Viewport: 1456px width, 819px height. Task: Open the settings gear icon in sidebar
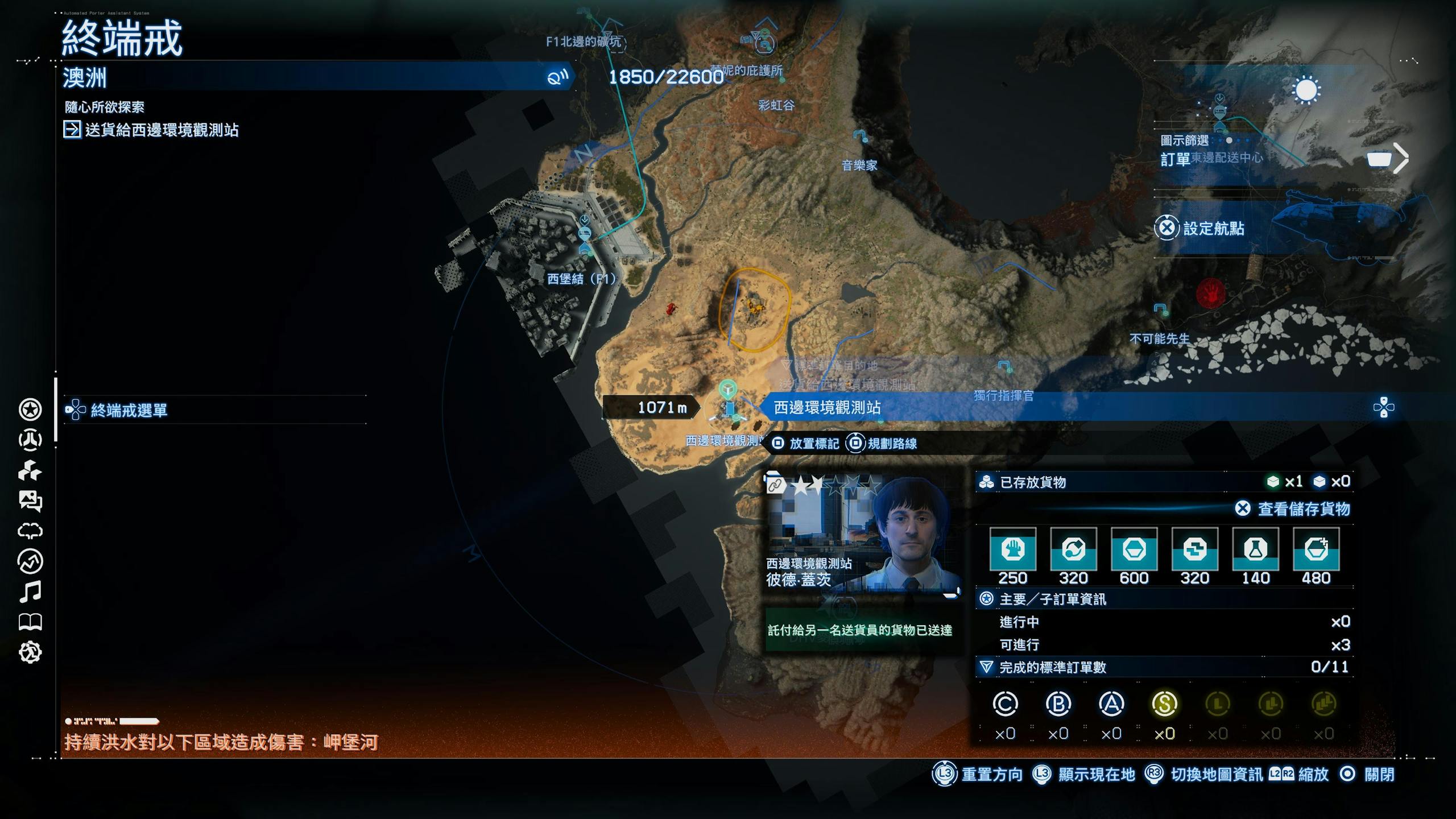(x=30, y=652)
